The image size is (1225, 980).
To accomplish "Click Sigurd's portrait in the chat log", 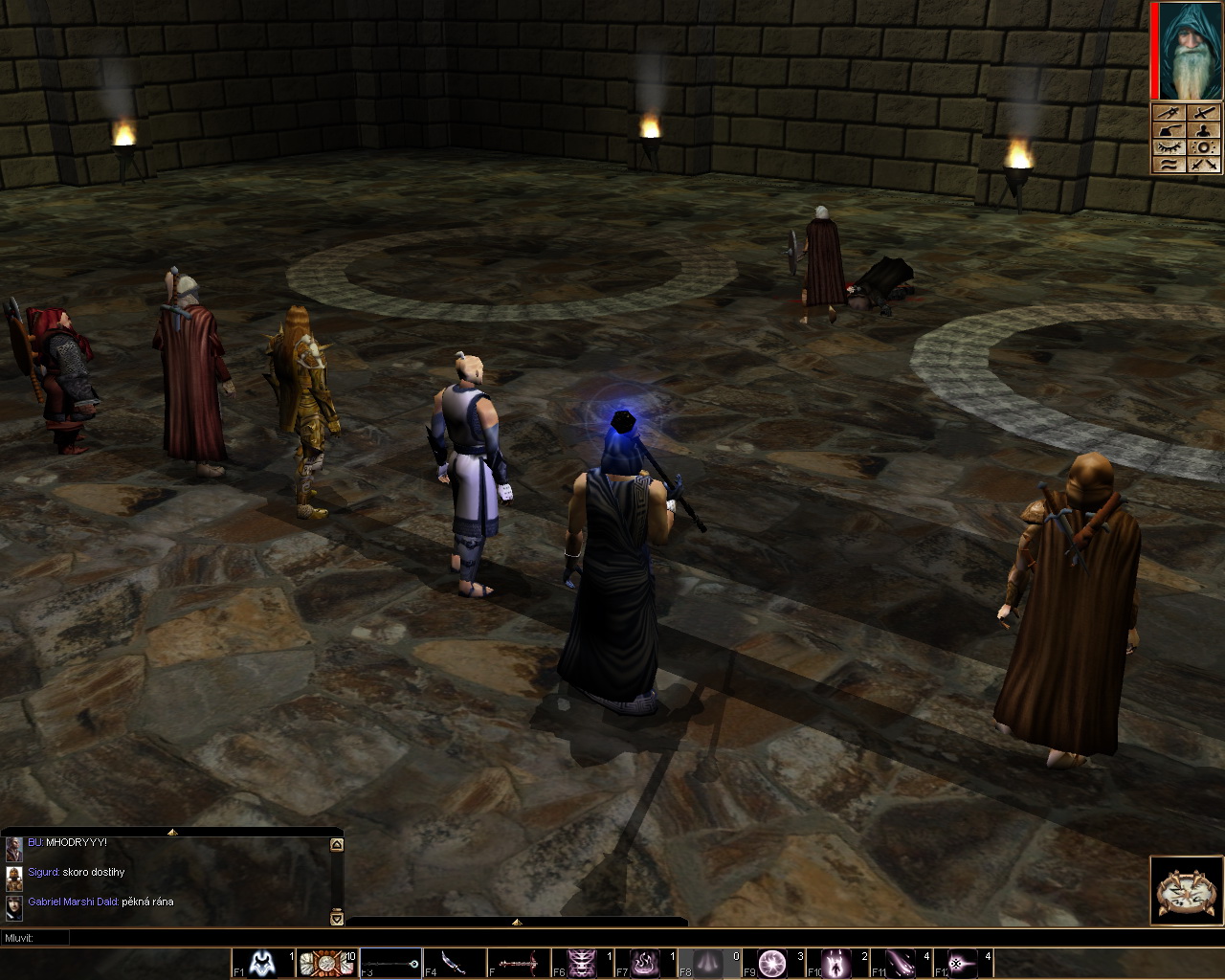I will 13,878.
